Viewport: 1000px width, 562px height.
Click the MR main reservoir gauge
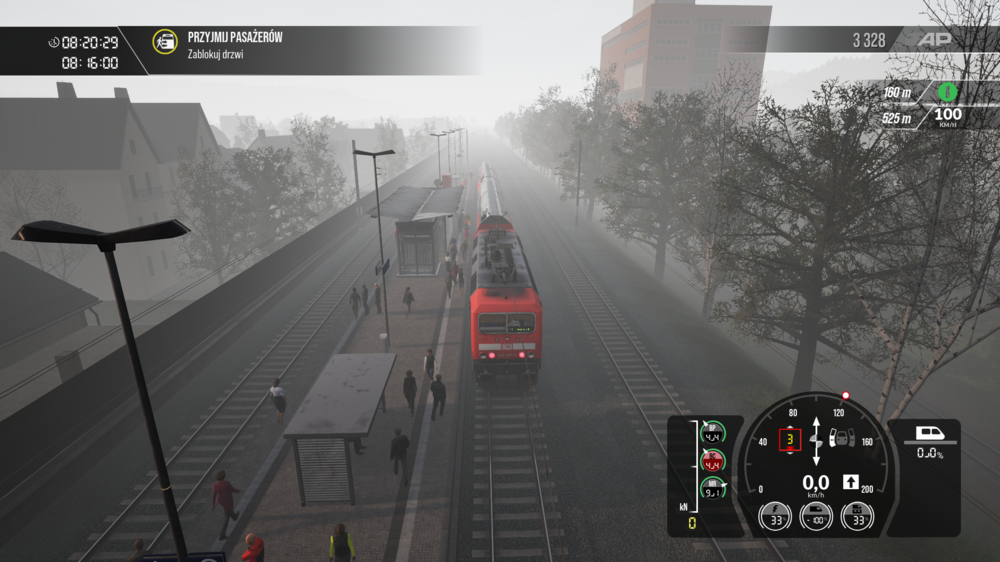pos(712,489)
